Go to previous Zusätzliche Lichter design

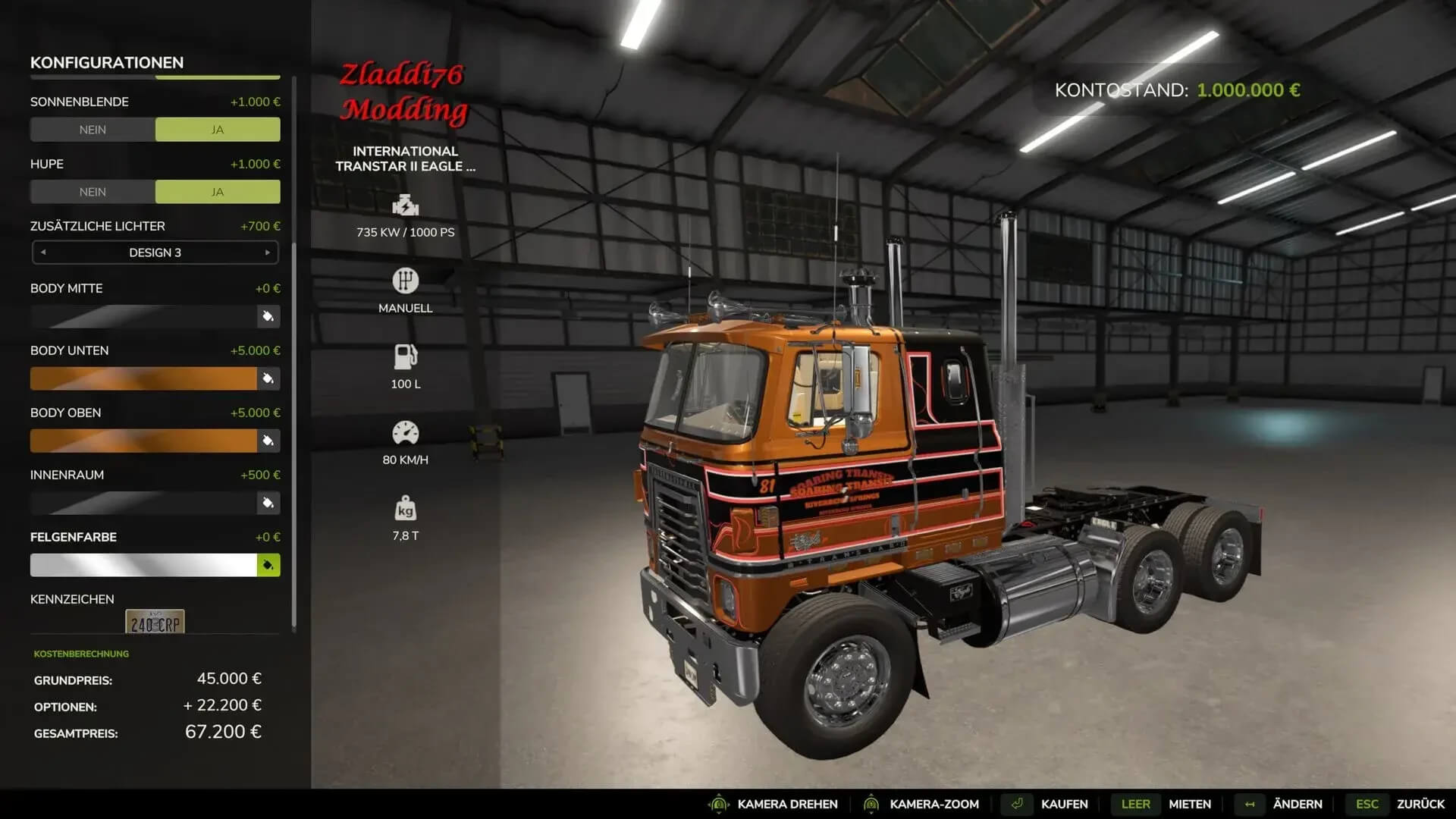(43, 253)
